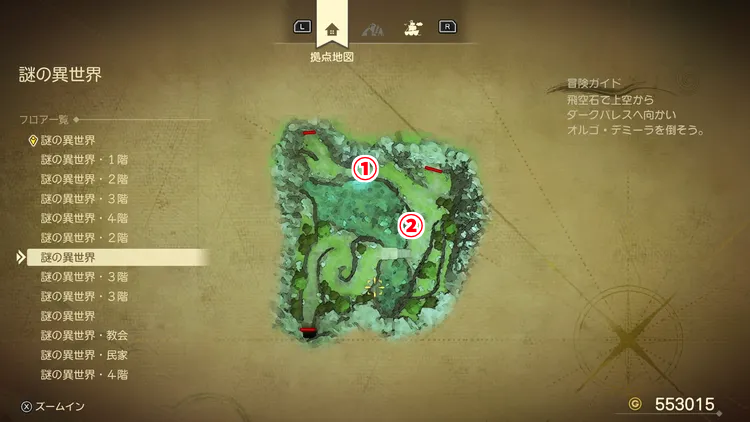This screenshot has width=750, height=422.
Task: Open the sailing ship map tab
Action: coord(410,29)
